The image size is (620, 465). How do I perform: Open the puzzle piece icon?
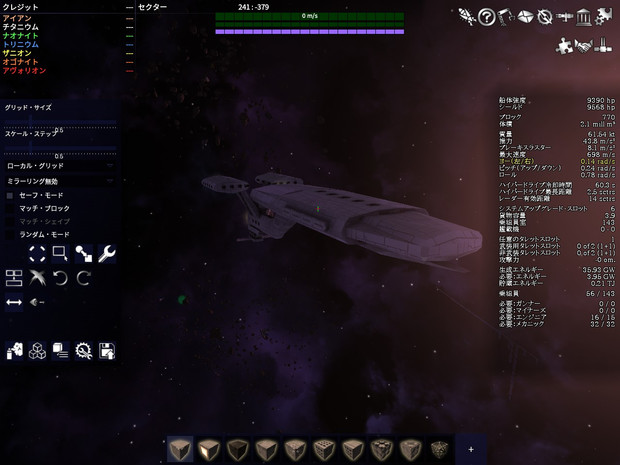[x=564, y=45]
